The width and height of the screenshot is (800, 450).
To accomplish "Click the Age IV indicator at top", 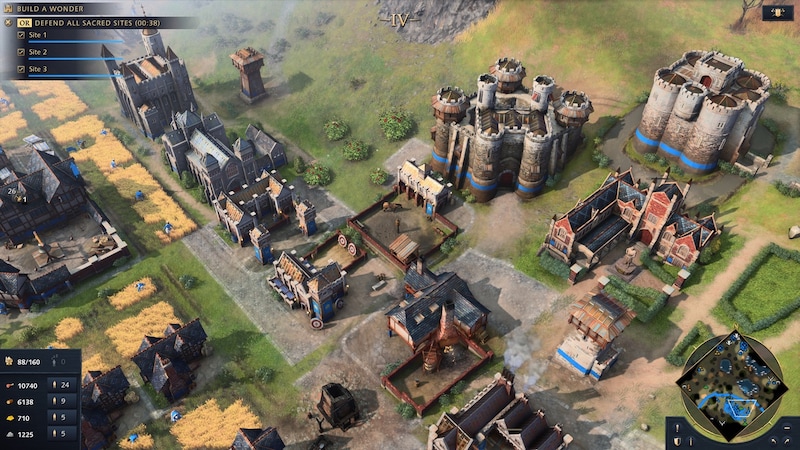I will (400, 19).
